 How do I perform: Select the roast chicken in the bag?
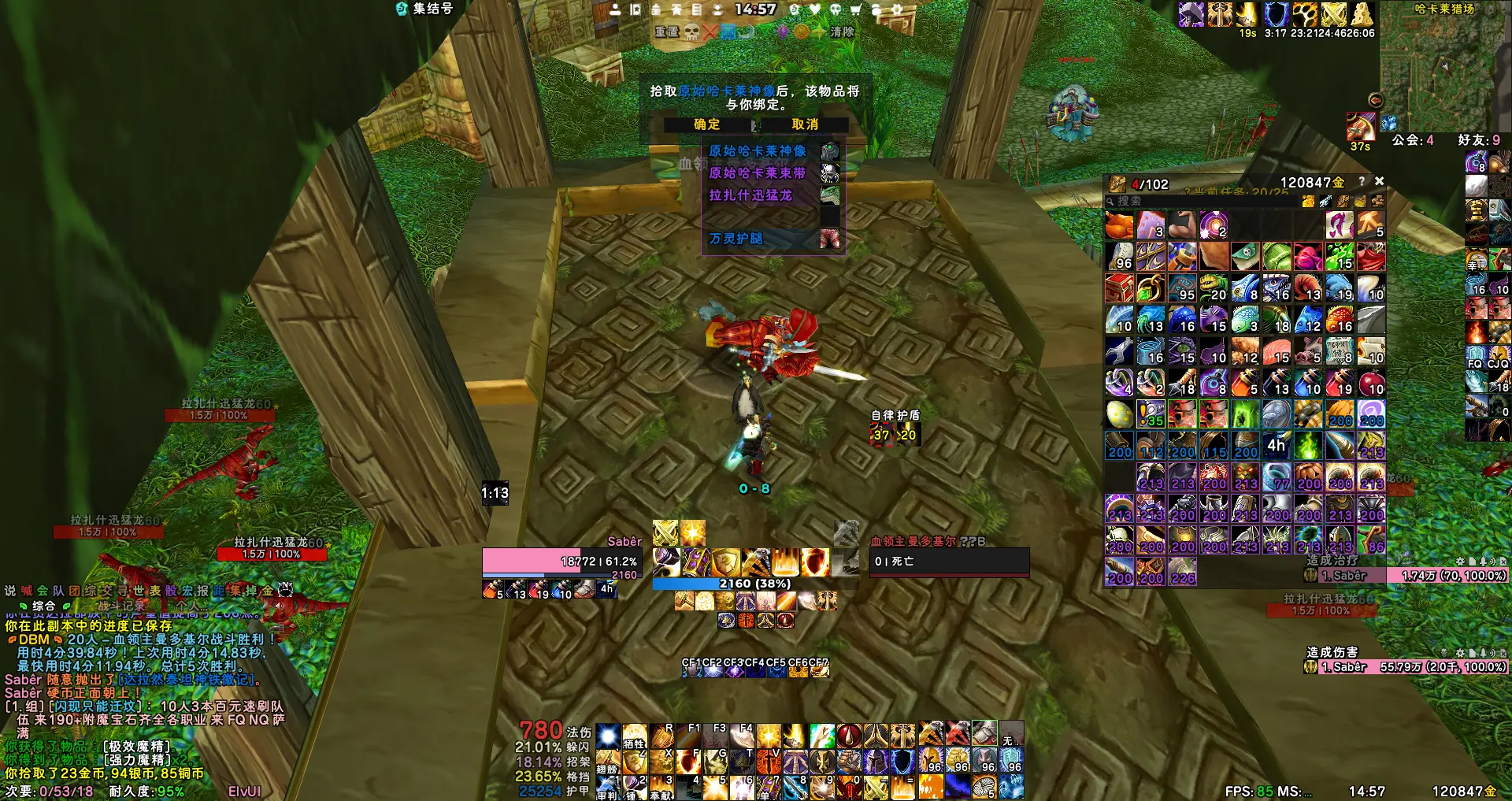click(1119, 225)
